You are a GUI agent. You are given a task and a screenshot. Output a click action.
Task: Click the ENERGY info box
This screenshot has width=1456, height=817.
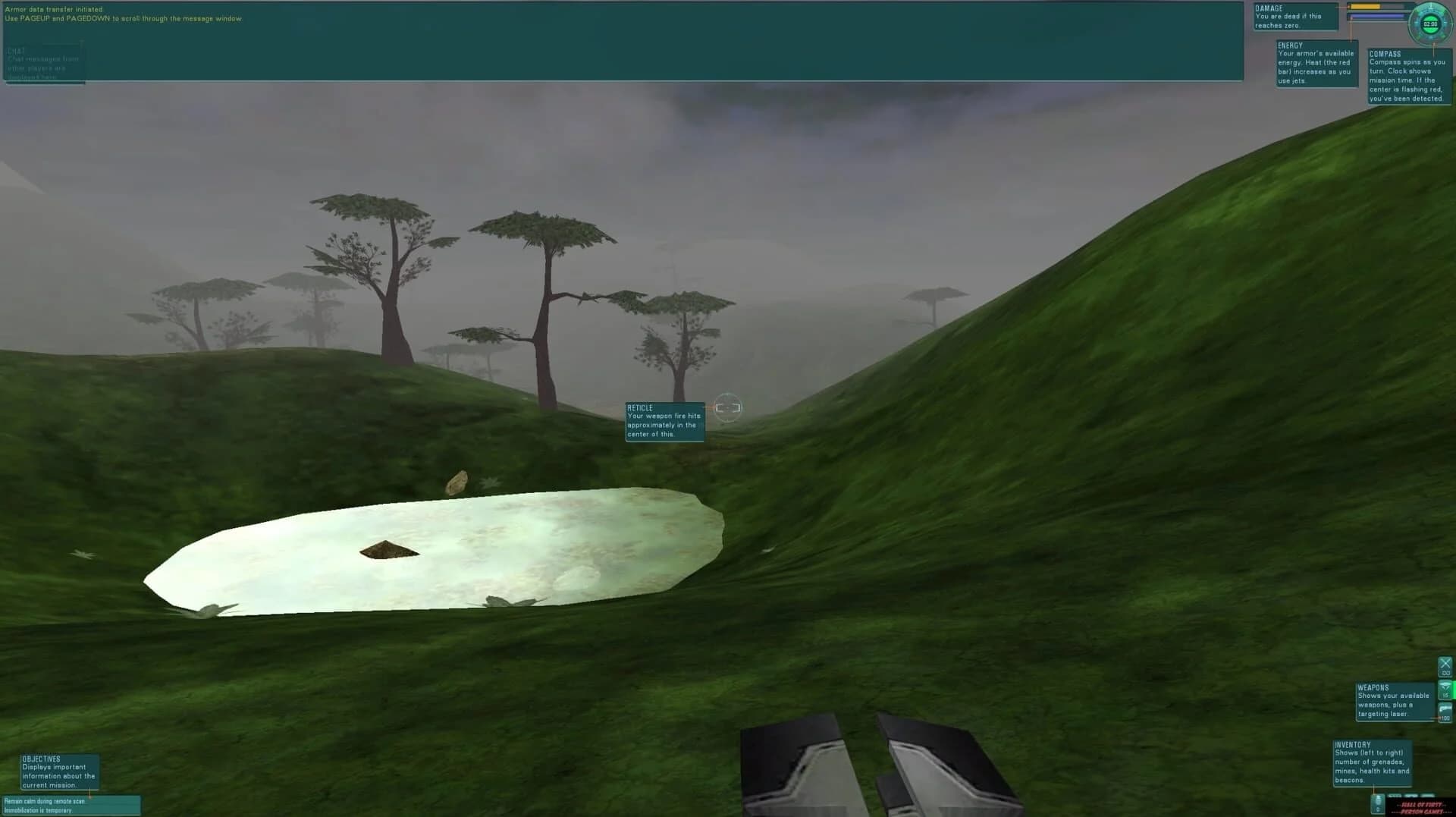tap(1316, 62)
